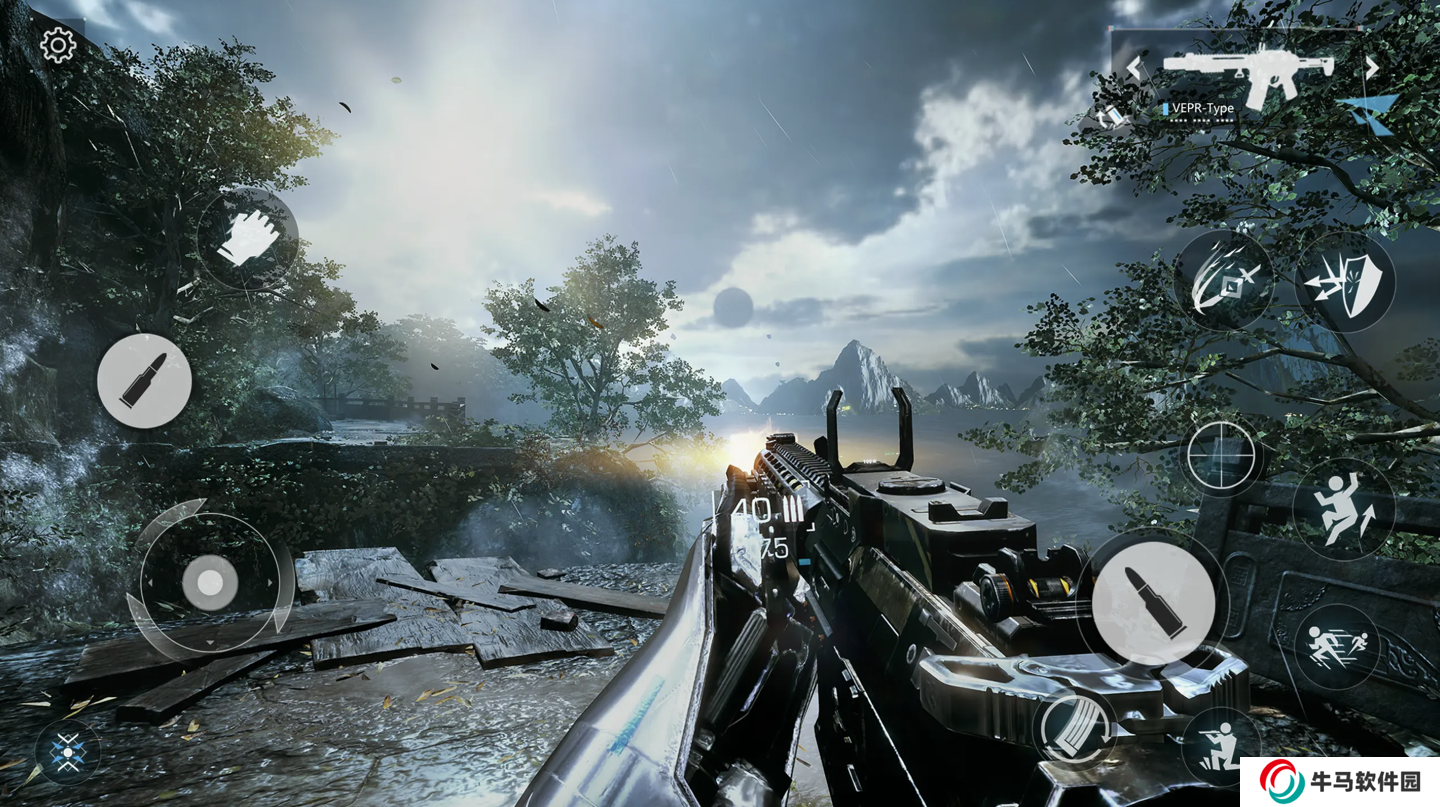Viewport: 1440px width, 807px height.
Task: Fire with the smaller bullet button
Action: pos(144,381)
